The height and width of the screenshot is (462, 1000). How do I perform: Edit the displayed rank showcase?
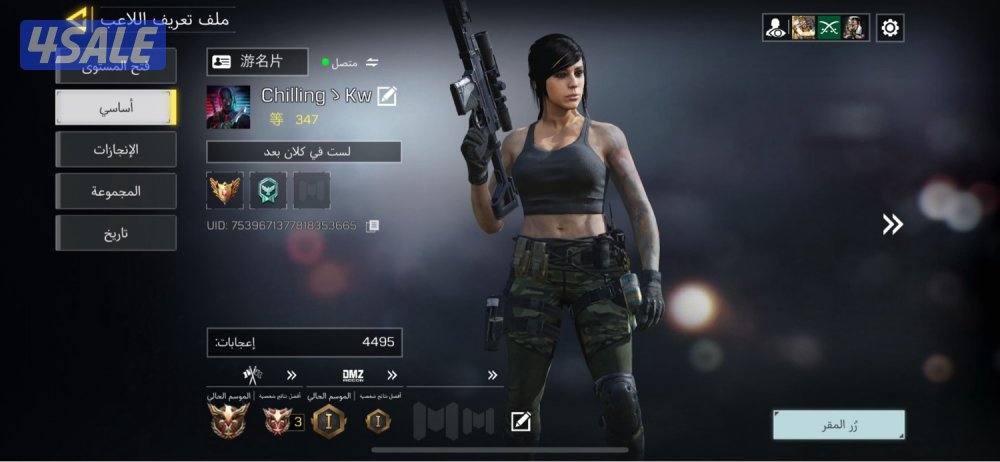tap(520, 421)
